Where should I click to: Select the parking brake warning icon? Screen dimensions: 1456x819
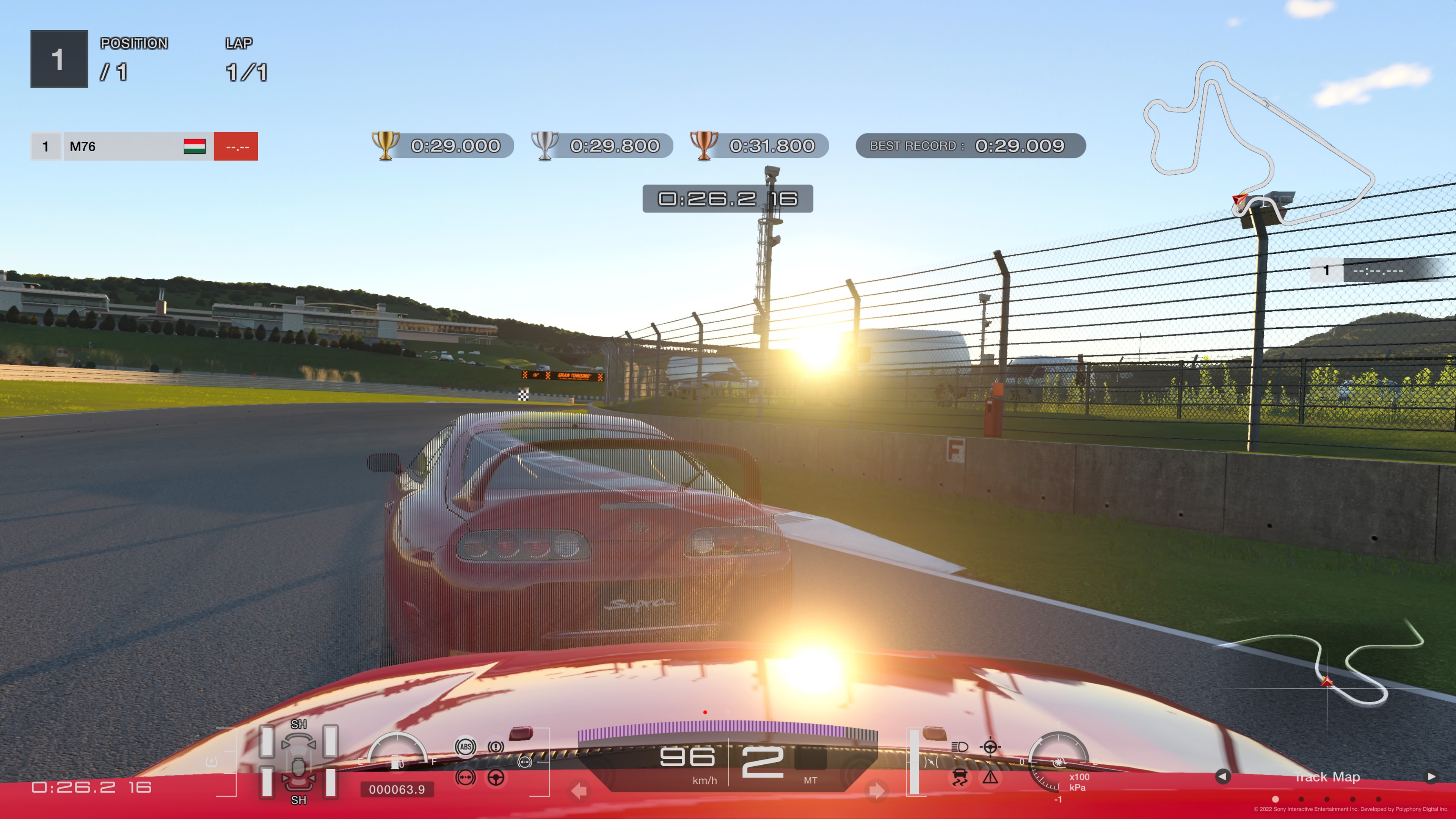496,747
